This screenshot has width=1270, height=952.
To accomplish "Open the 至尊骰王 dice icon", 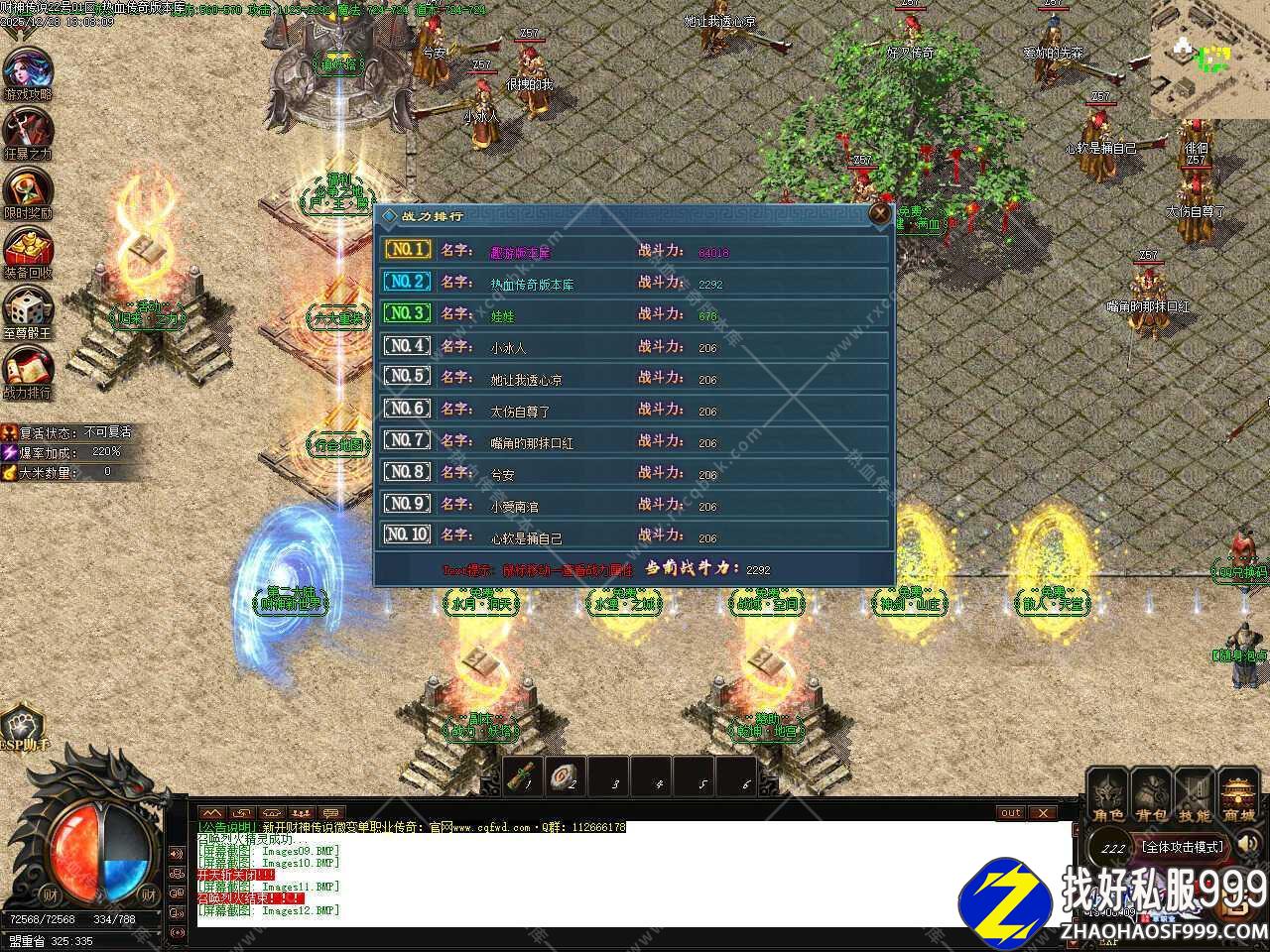I will tap(27, 309).
